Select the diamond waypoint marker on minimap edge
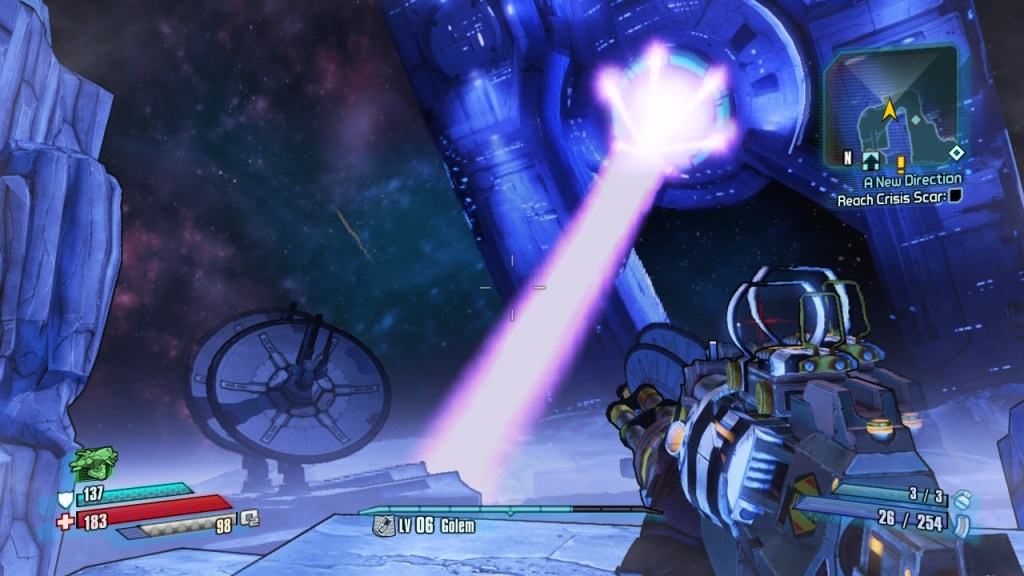Viewport: 1024px width, 576px height. (x=956, y=153)
